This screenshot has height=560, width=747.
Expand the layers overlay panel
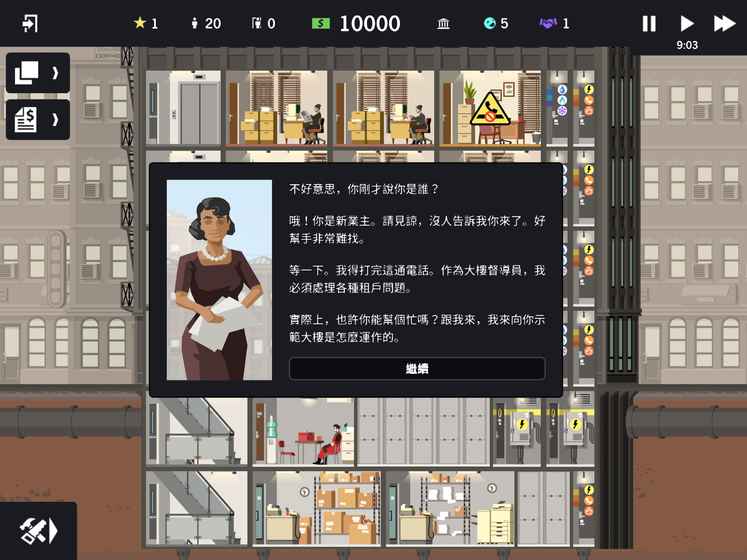(x=37, y=73)
